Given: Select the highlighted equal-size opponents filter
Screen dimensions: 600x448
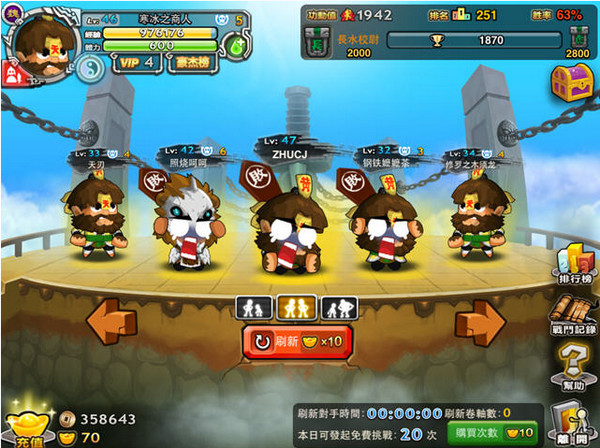Looking at the screenshot, I should tap(296, 306).
